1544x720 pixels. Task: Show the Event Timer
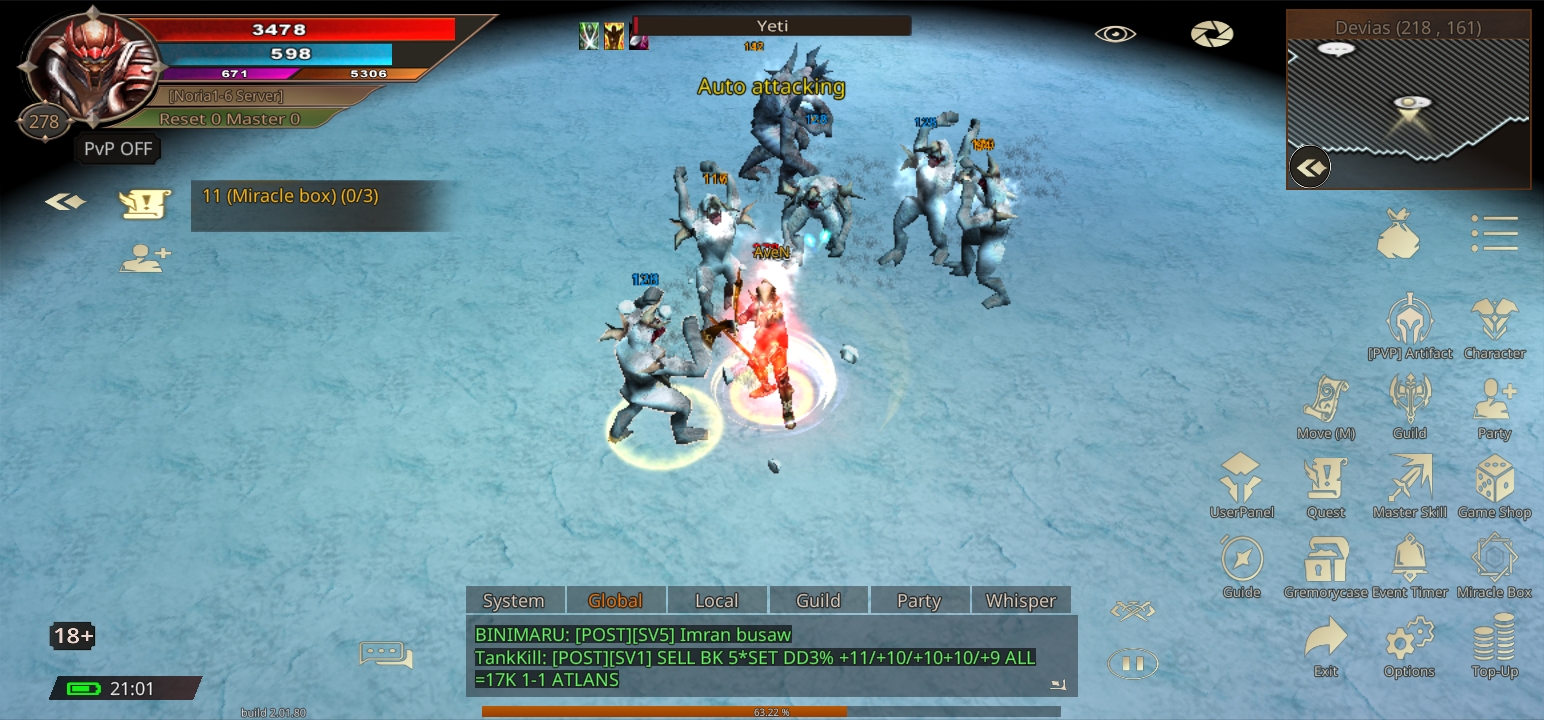click(1410, 563)
